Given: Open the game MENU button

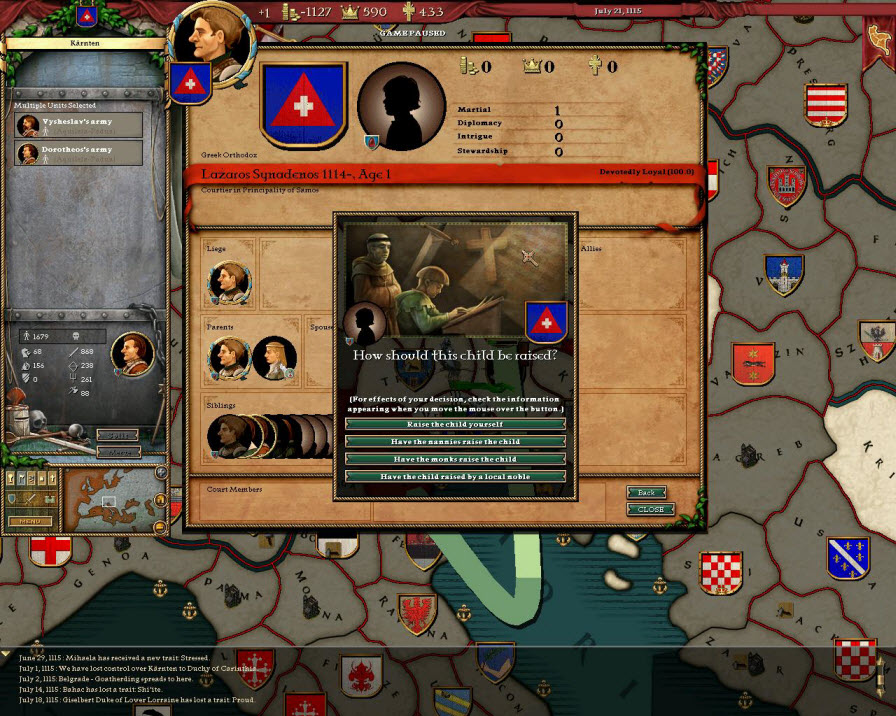Looking at the screenshot, I should pyautogui.click(x=30, y=521).
